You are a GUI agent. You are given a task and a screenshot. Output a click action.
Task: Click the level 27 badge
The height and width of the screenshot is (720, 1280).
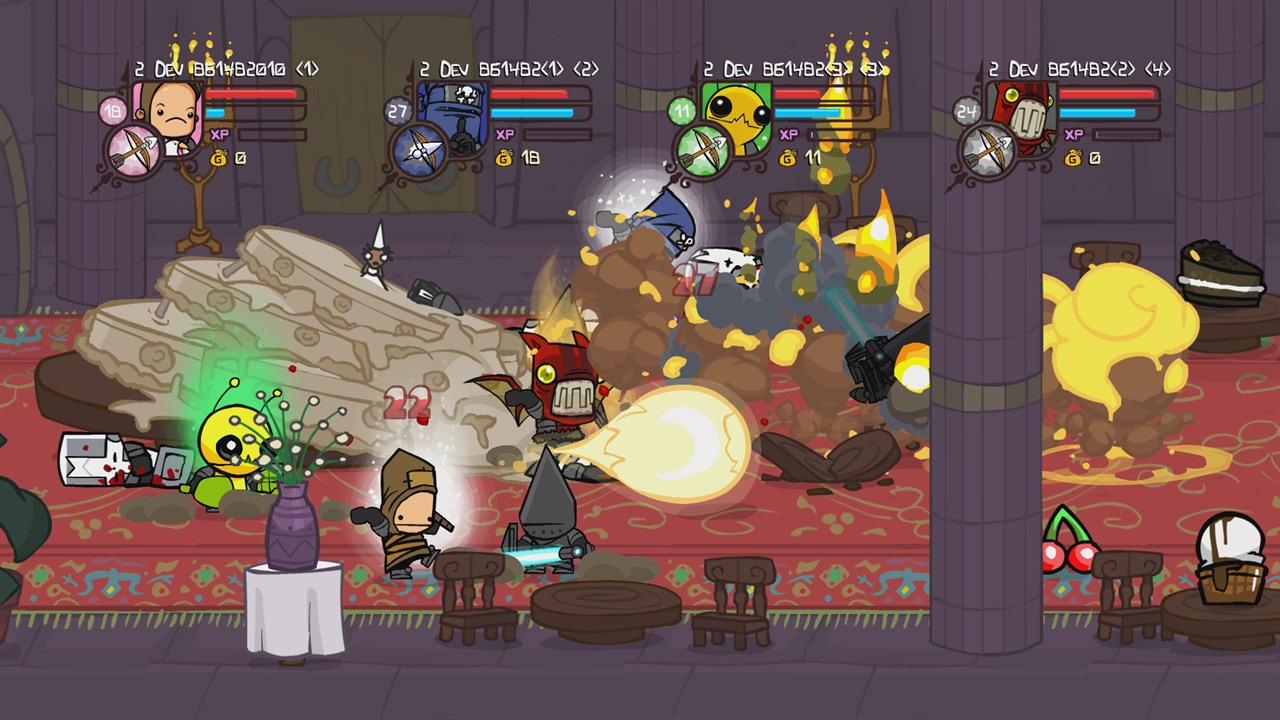pyautogui.click(x=397, y=111)
